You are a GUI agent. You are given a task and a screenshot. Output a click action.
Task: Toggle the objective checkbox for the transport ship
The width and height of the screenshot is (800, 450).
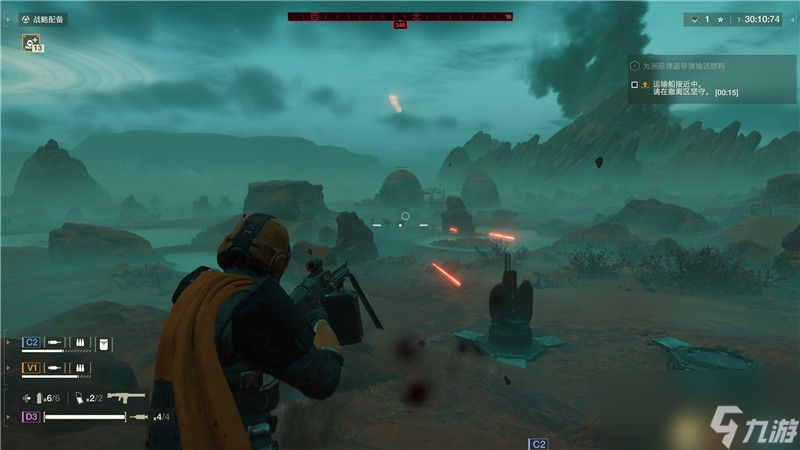click(634, 85)
